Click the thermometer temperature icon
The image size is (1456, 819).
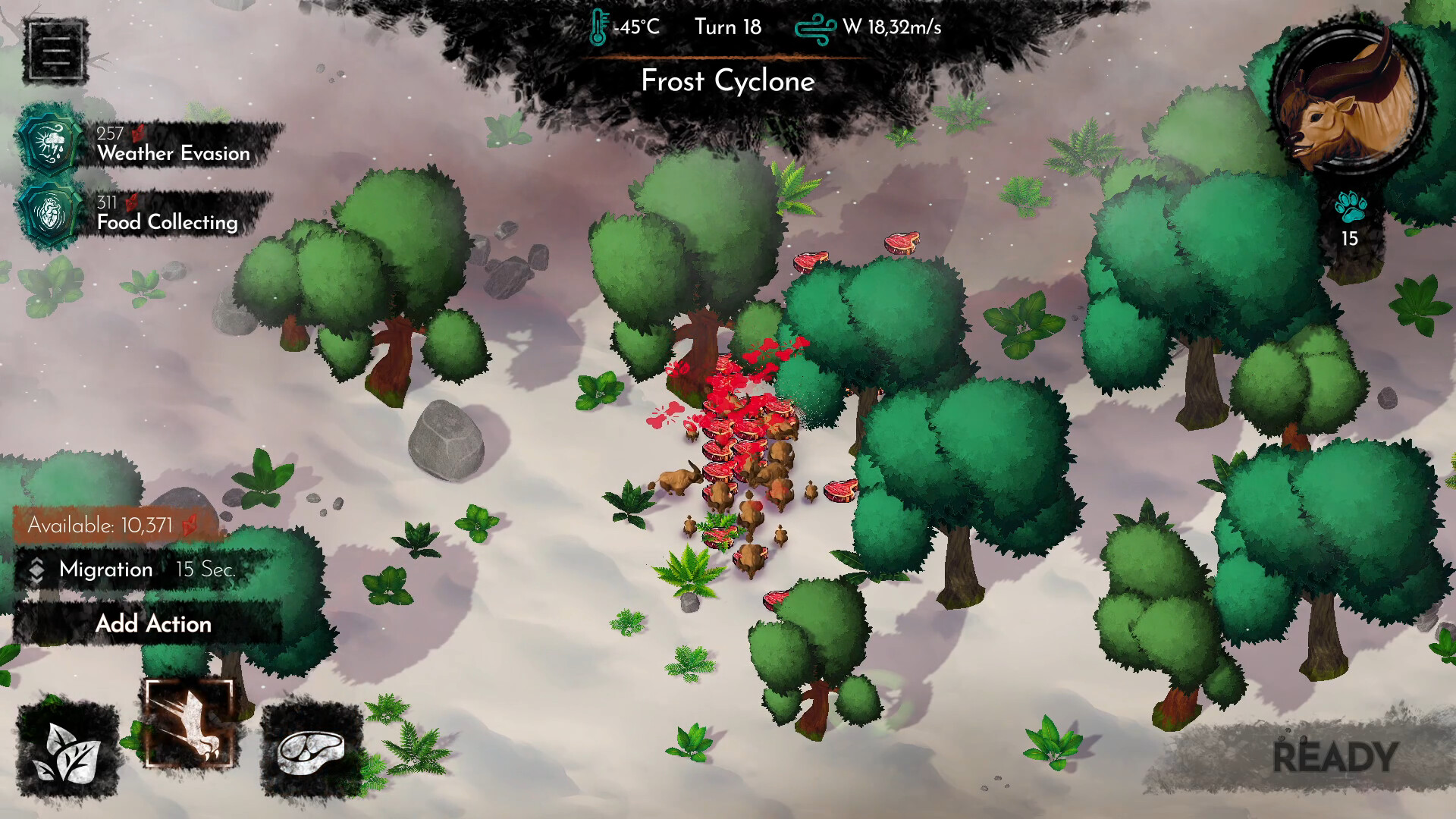point(600,25)
